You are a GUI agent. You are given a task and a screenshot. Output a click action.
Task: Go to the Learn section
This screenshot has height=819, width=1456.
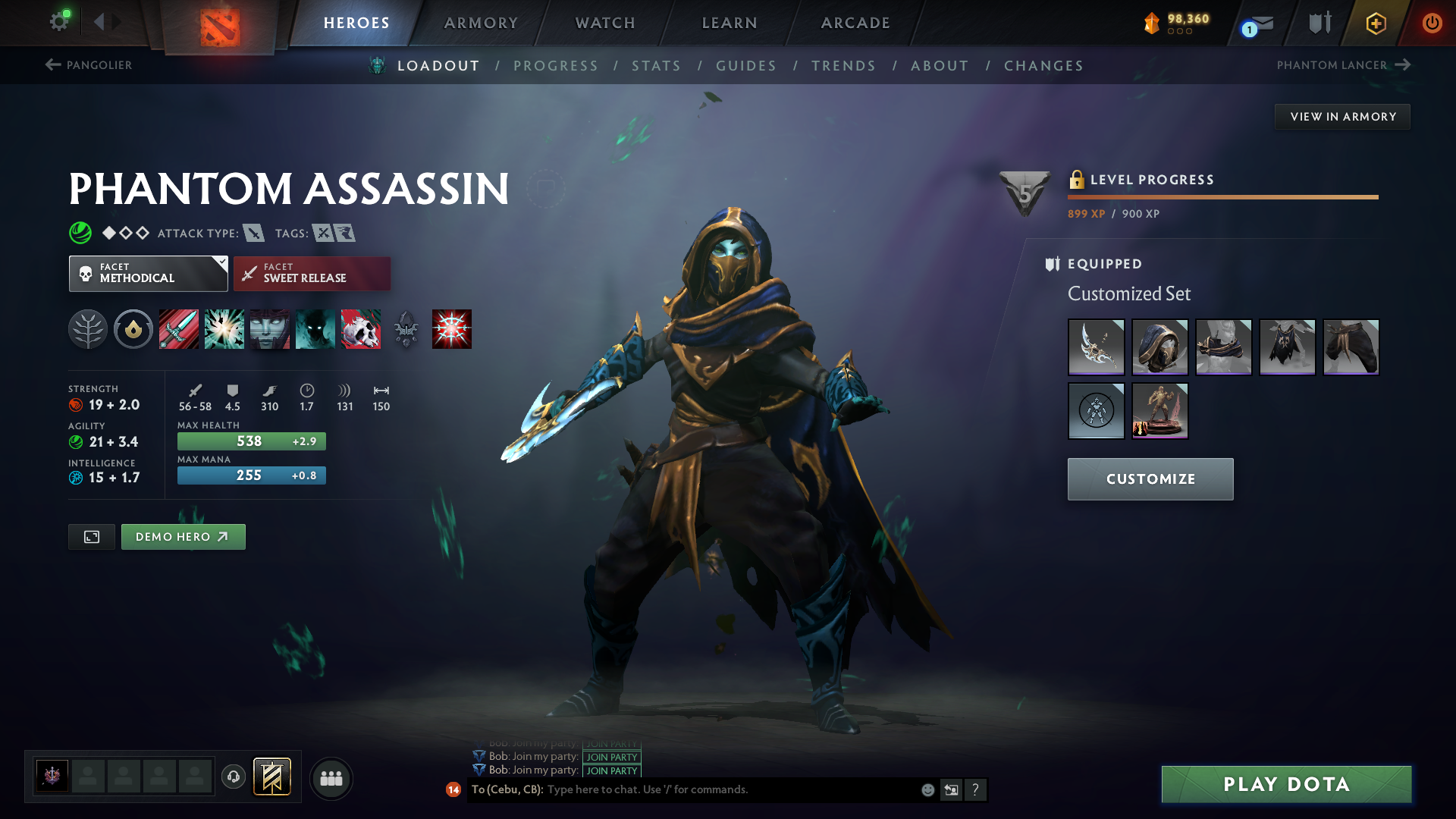click(x=730, y=23)
